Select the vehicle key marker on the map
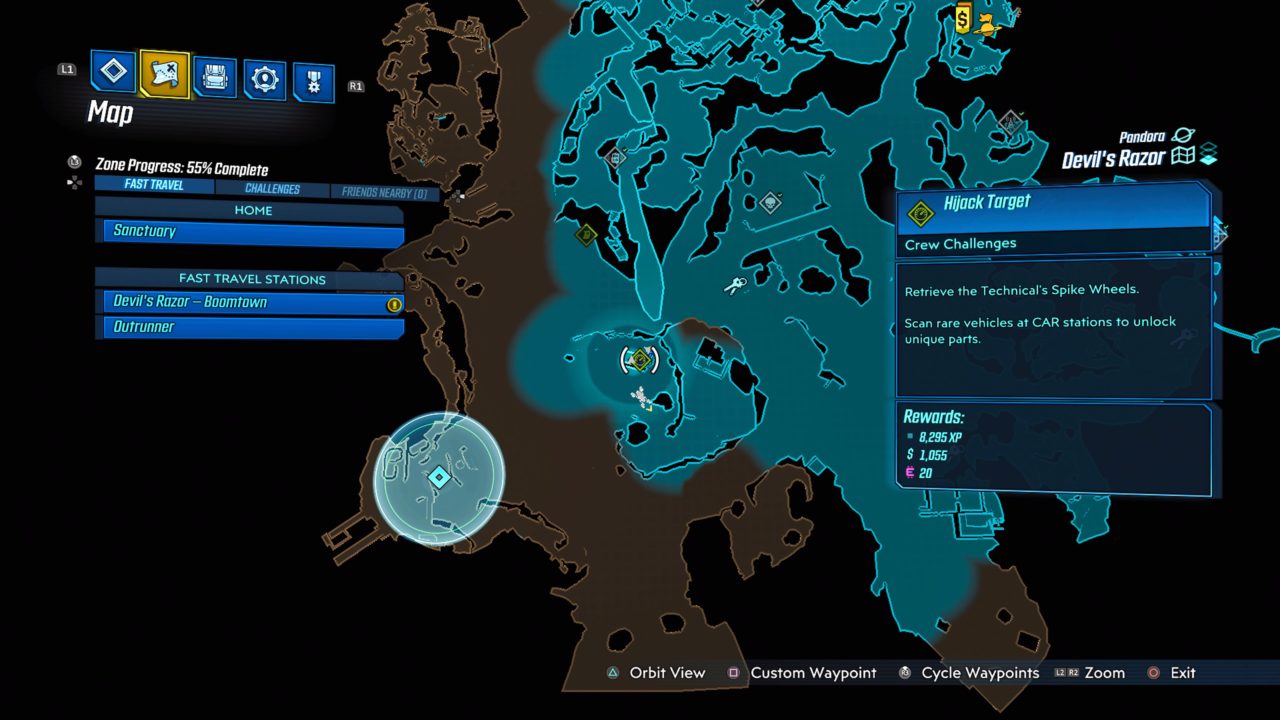 pyautogui.click(x=736, y=285)
